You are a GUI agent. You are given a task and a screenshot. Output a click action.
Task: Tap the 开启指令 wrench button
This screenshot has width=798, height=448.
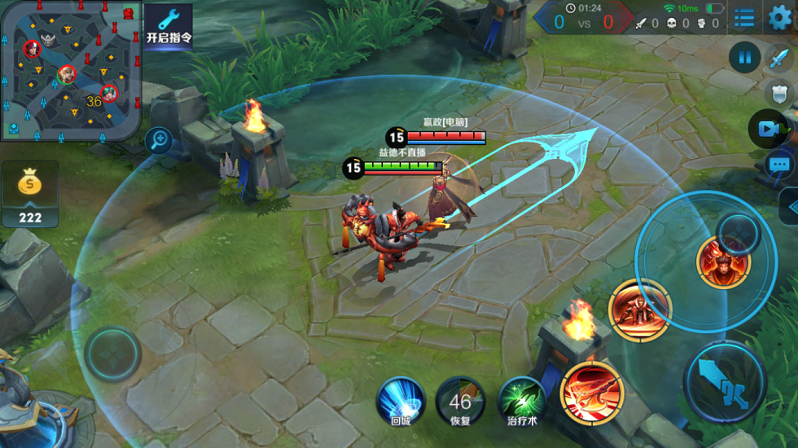(x=168, y=25)
